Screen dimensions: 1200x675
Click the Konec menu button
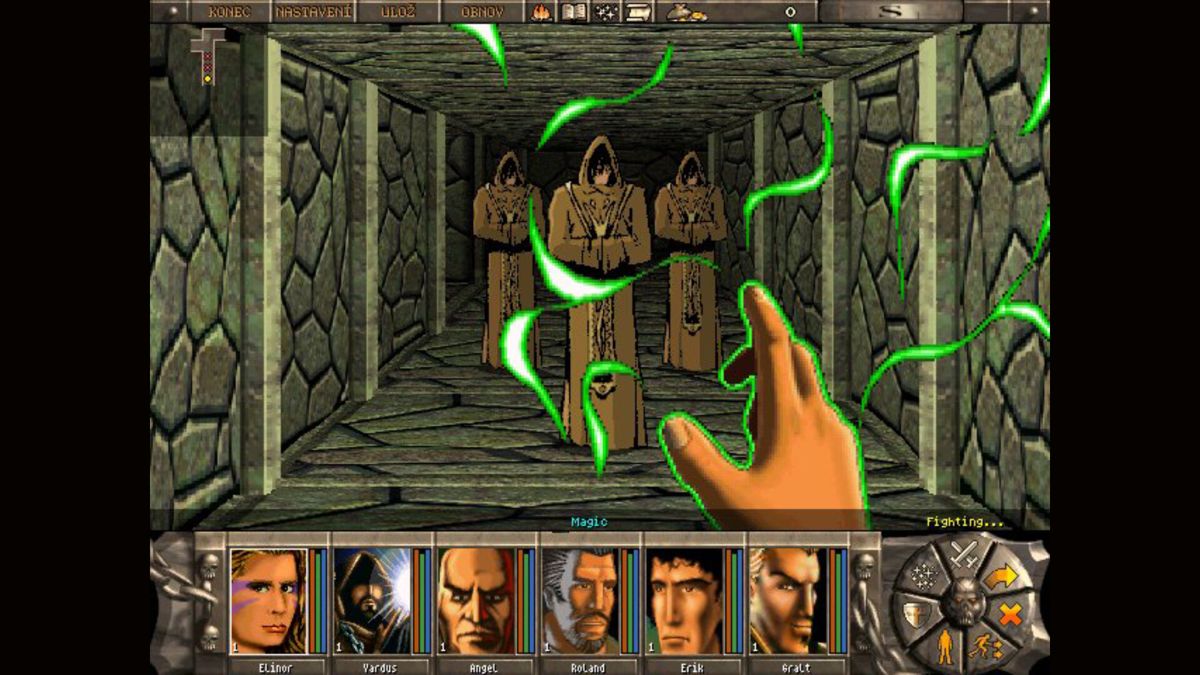pyautogui.click(x=228, y=12)
